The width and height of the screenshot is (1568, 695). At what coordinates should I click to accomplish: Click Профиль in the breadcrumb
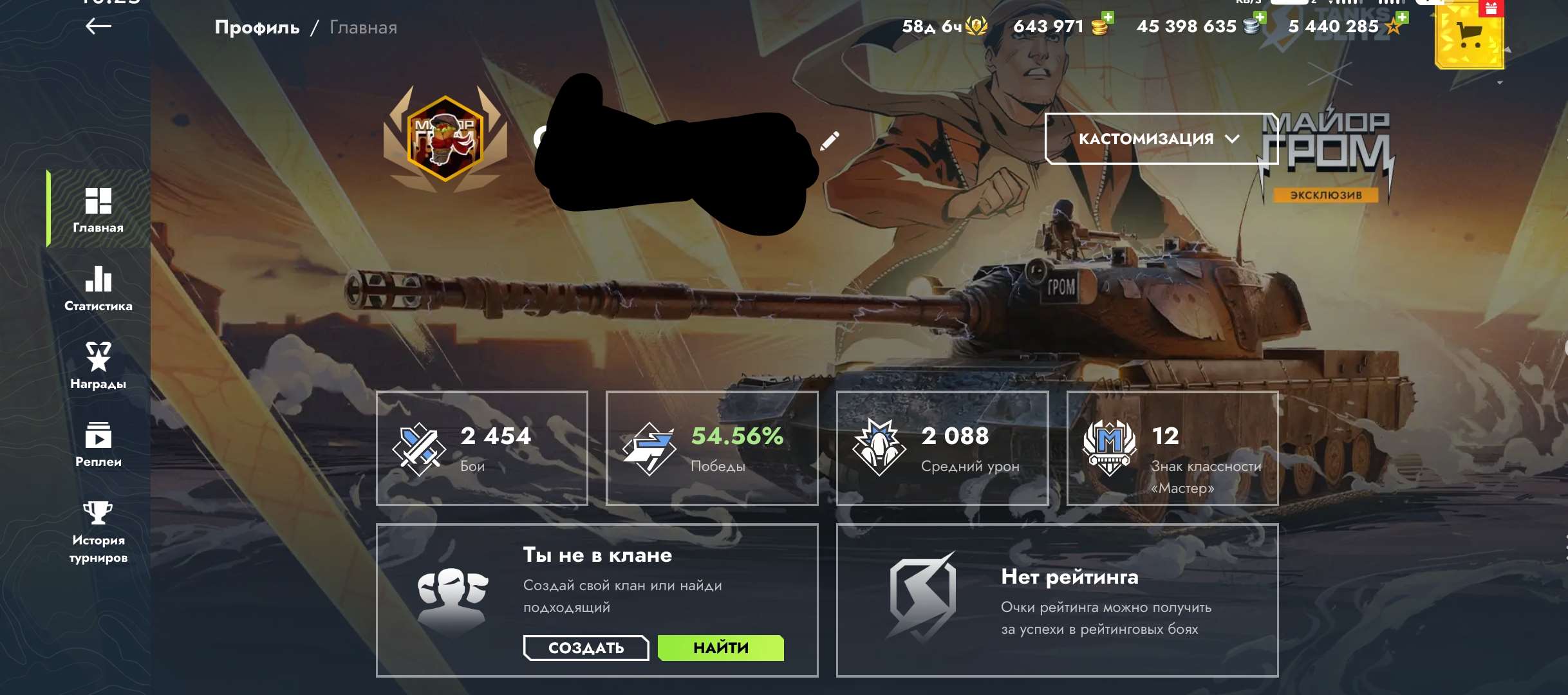[x=256, y=27]
